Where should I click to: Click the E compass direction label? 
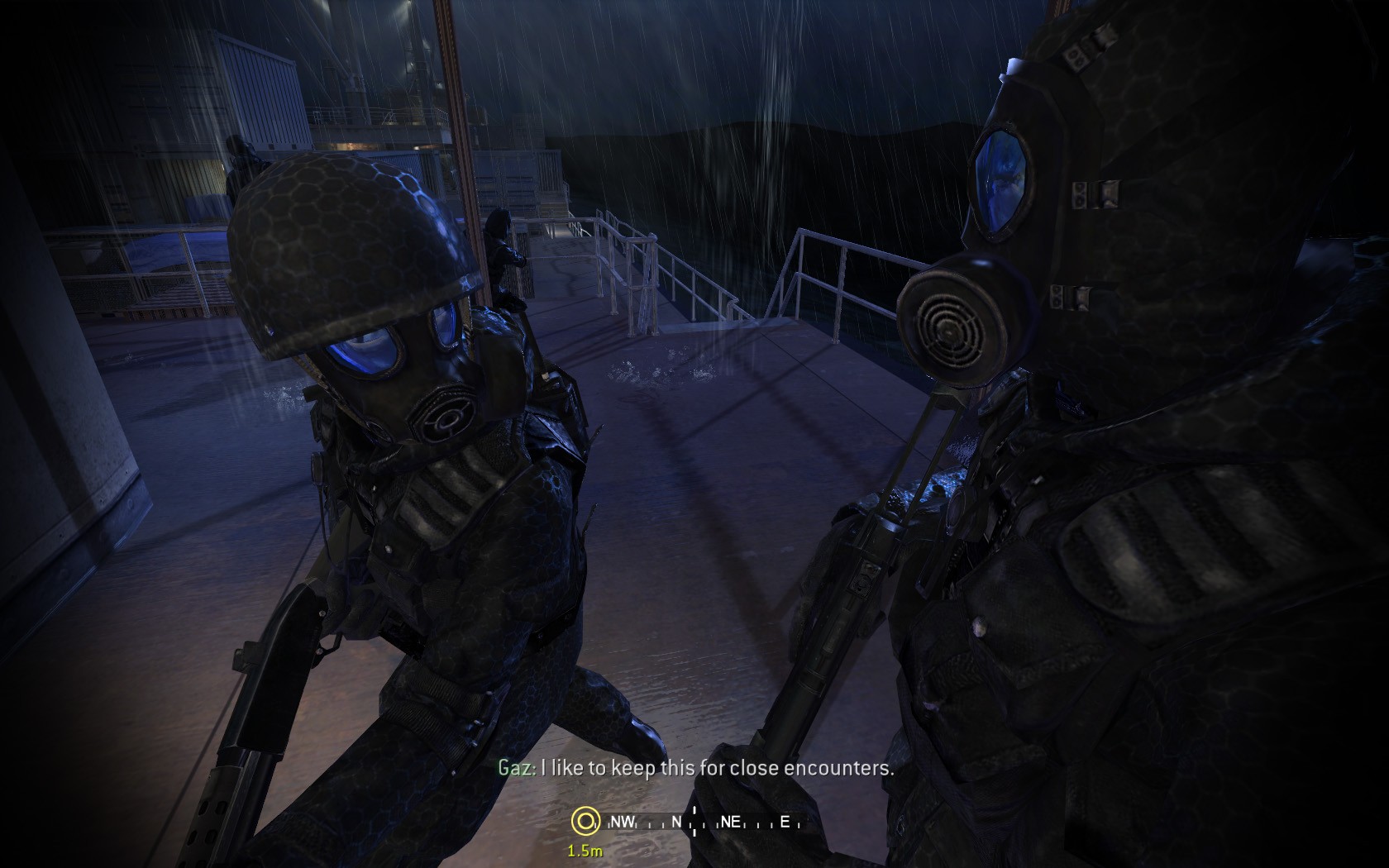[784, 823]
